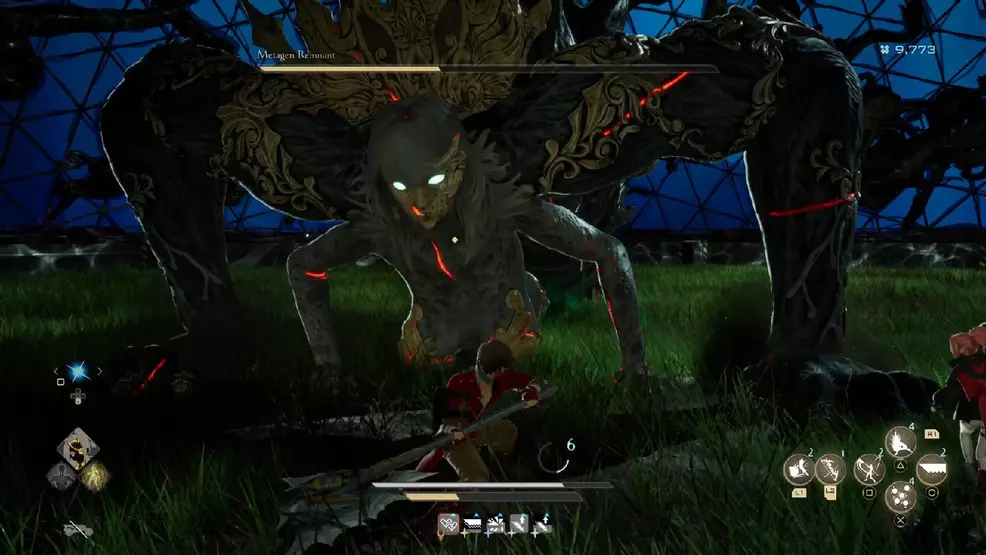
Task: Click the crossed-out vehicle icon
Action: (76, 529)
